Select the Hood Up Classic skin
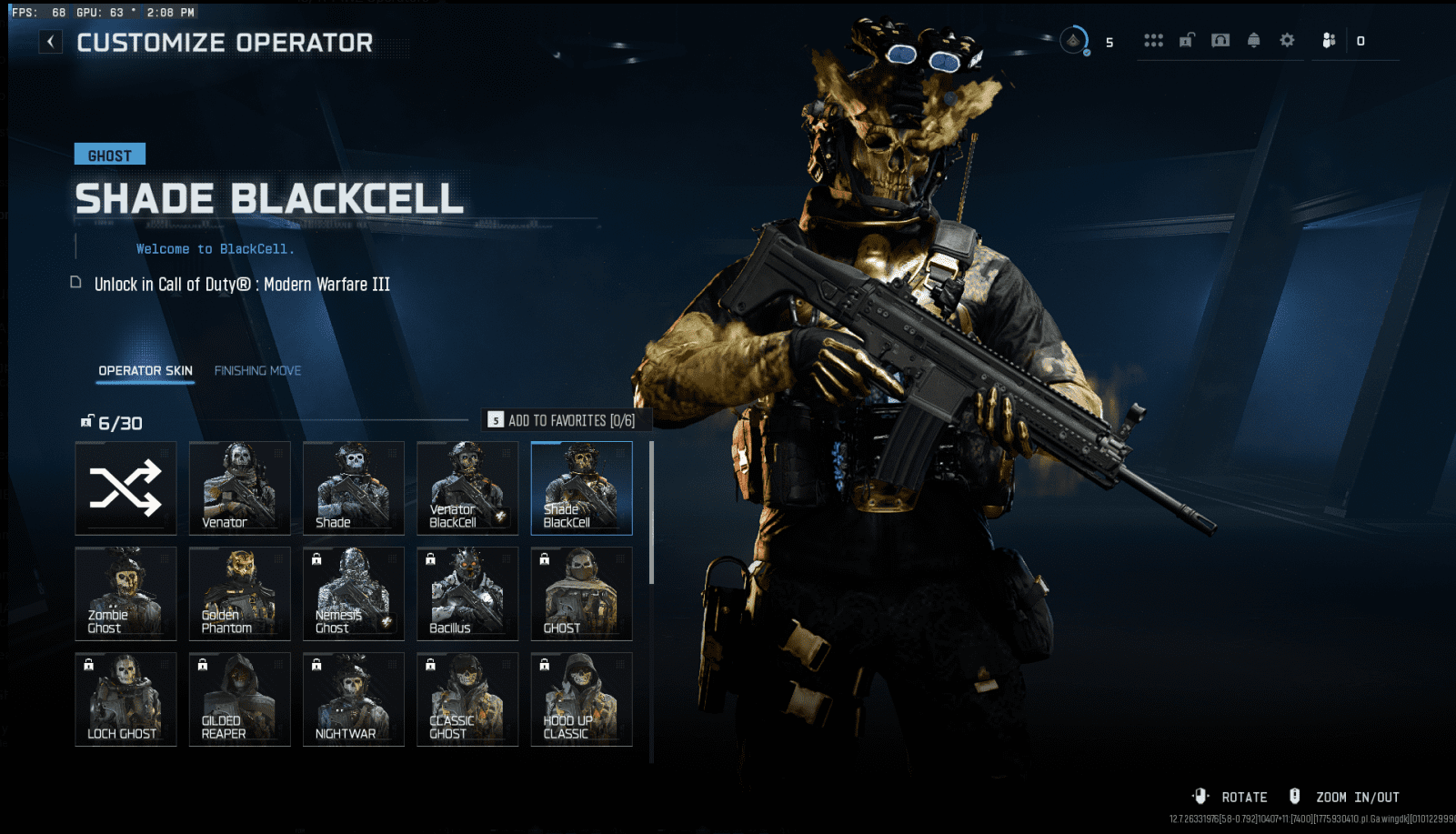 pos(581,699)
